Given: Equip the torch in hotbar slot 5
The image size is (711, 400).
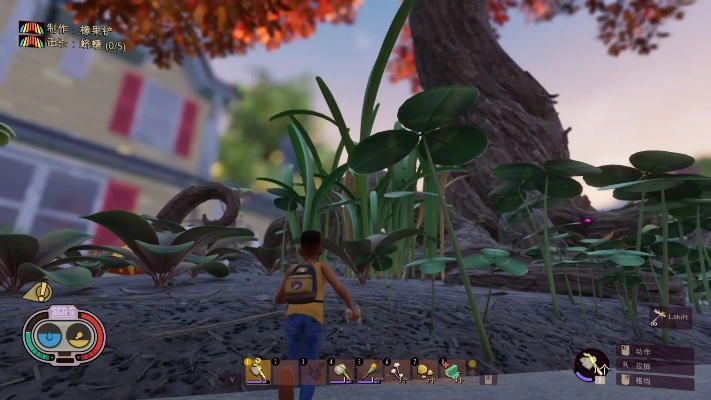Looking at the screenshot, I should [370, 372].
